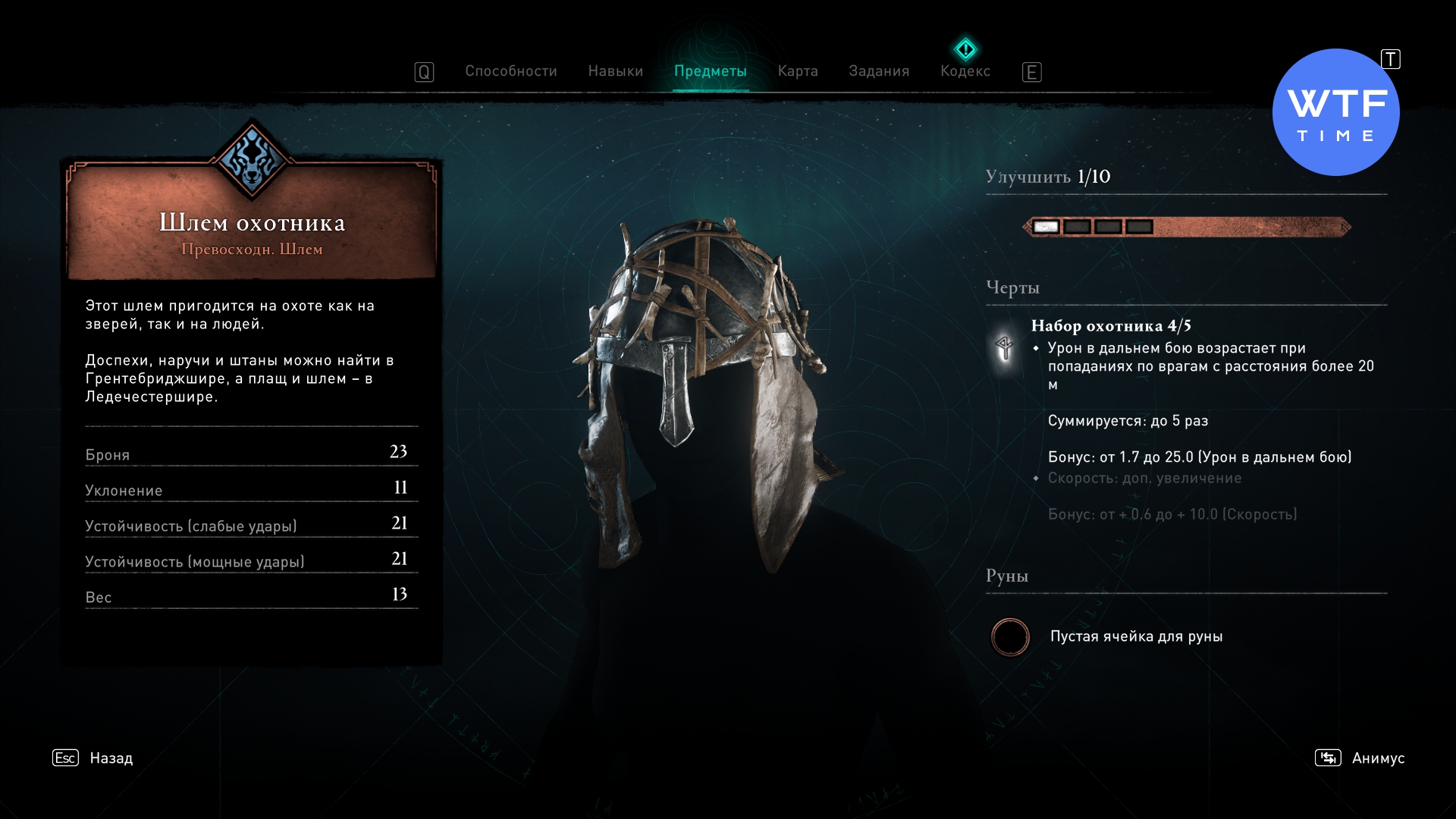
Task: Click the empty rune slot circle
Action: coord(1010,637)
